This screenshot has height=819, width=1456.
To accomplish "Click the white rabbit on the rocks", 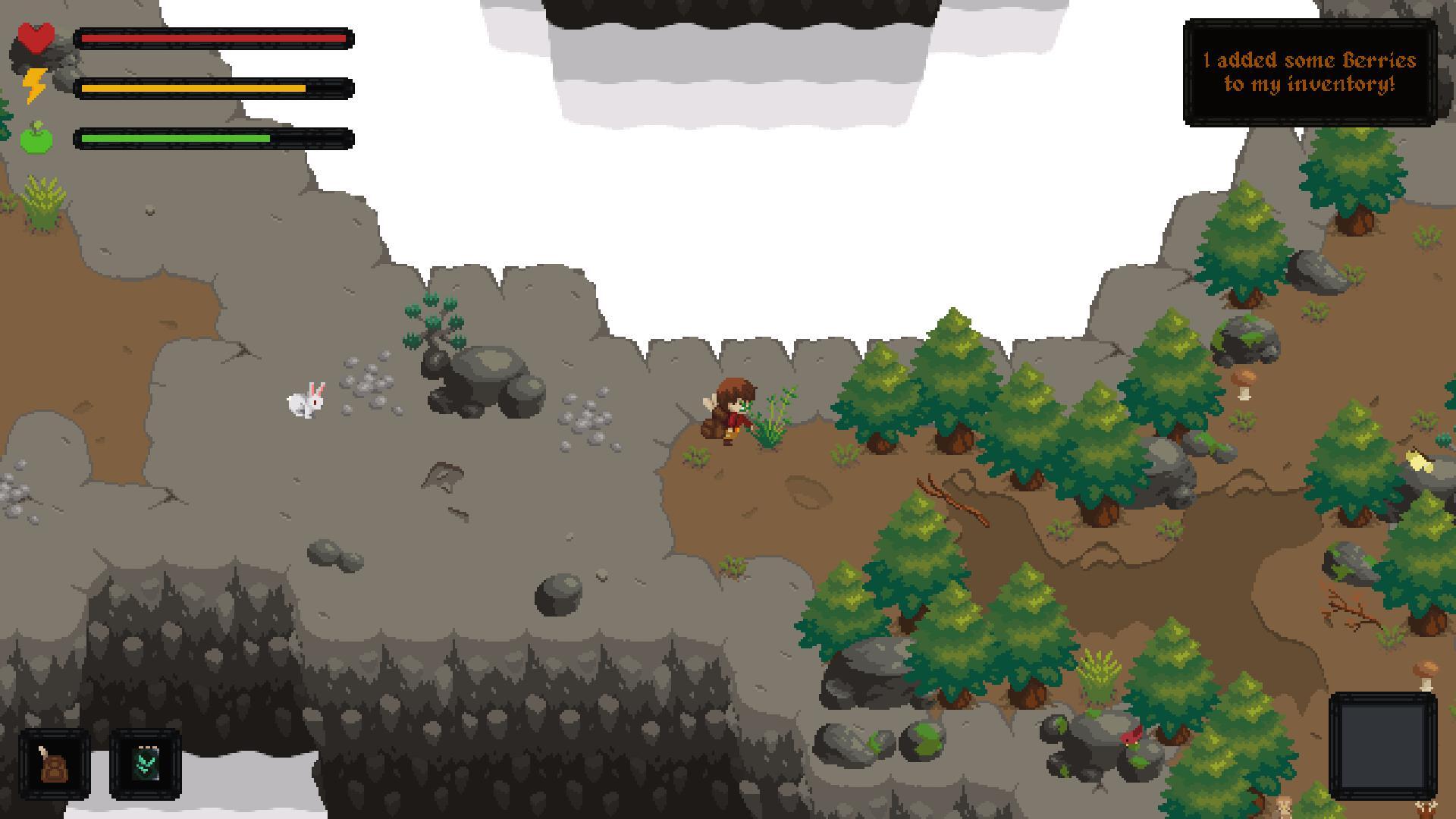I will coord(307,402).
